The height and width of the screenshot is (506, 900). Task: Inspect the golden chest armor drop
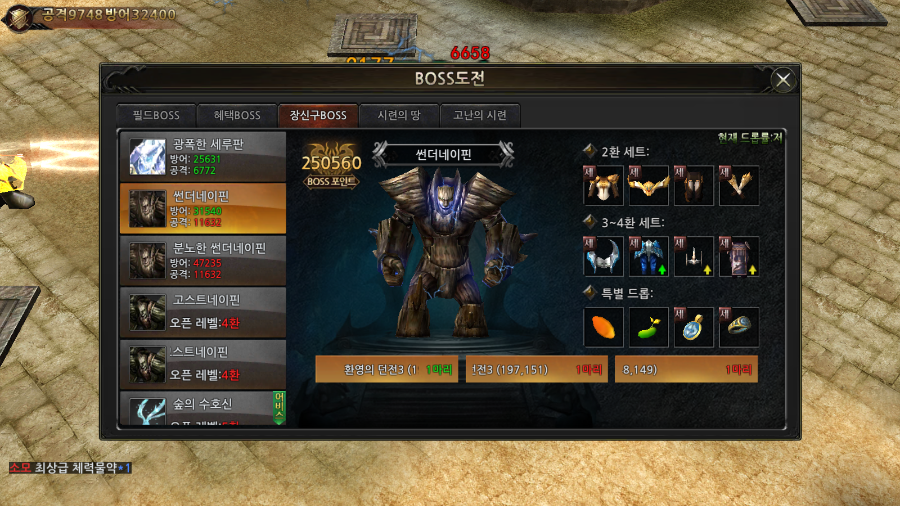point(604,185)
